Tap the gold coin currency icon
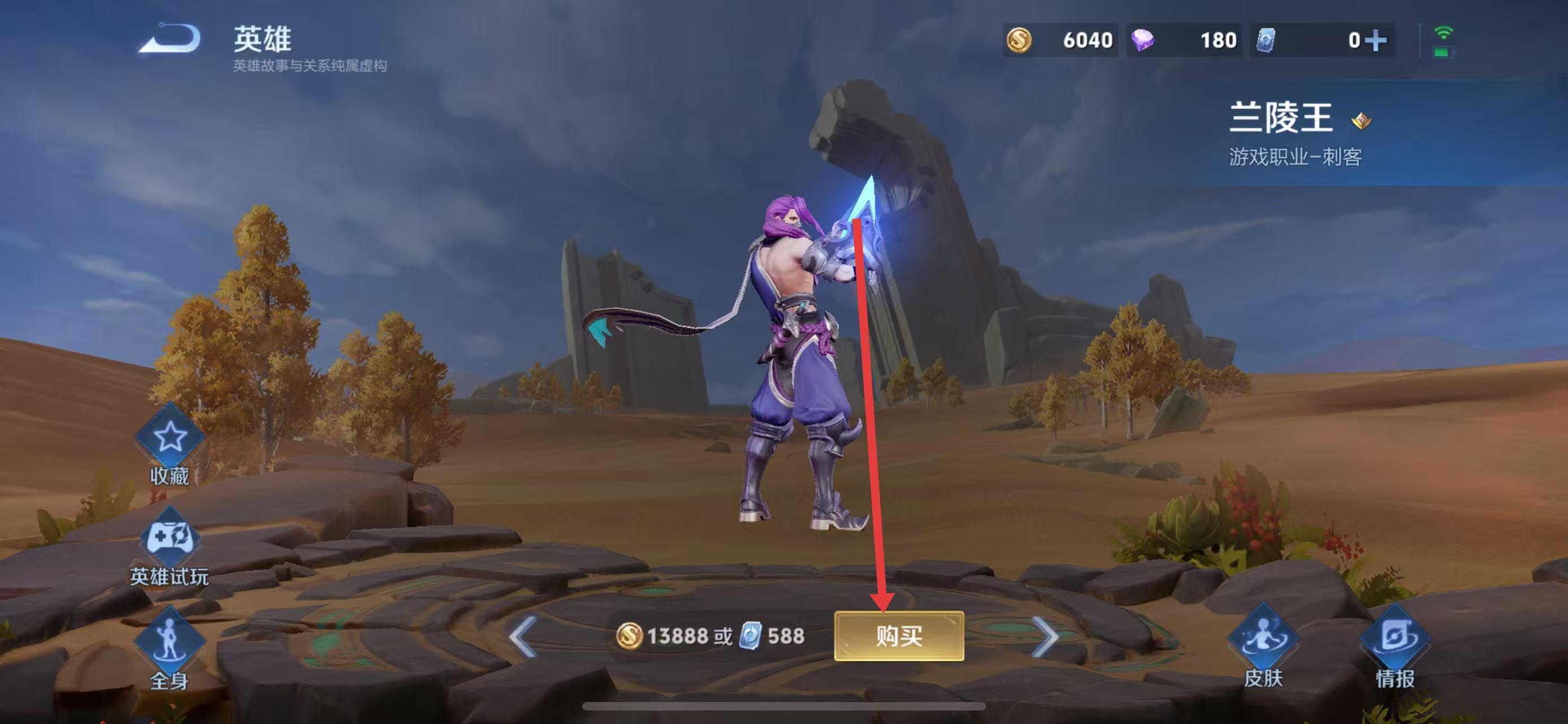The height and width of the screenshot is (724, 1568). 1019,41
